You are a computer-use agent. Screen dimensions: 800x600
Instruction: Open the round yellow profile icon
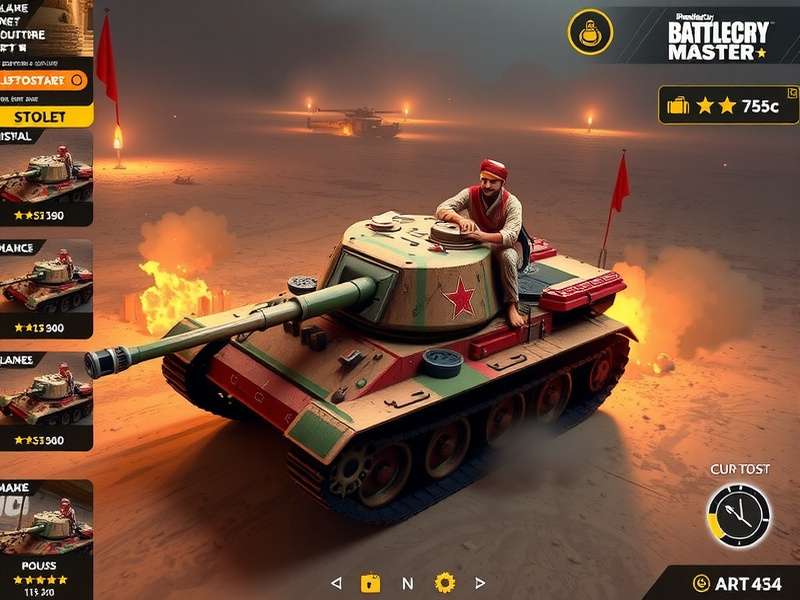coord(590,32)
